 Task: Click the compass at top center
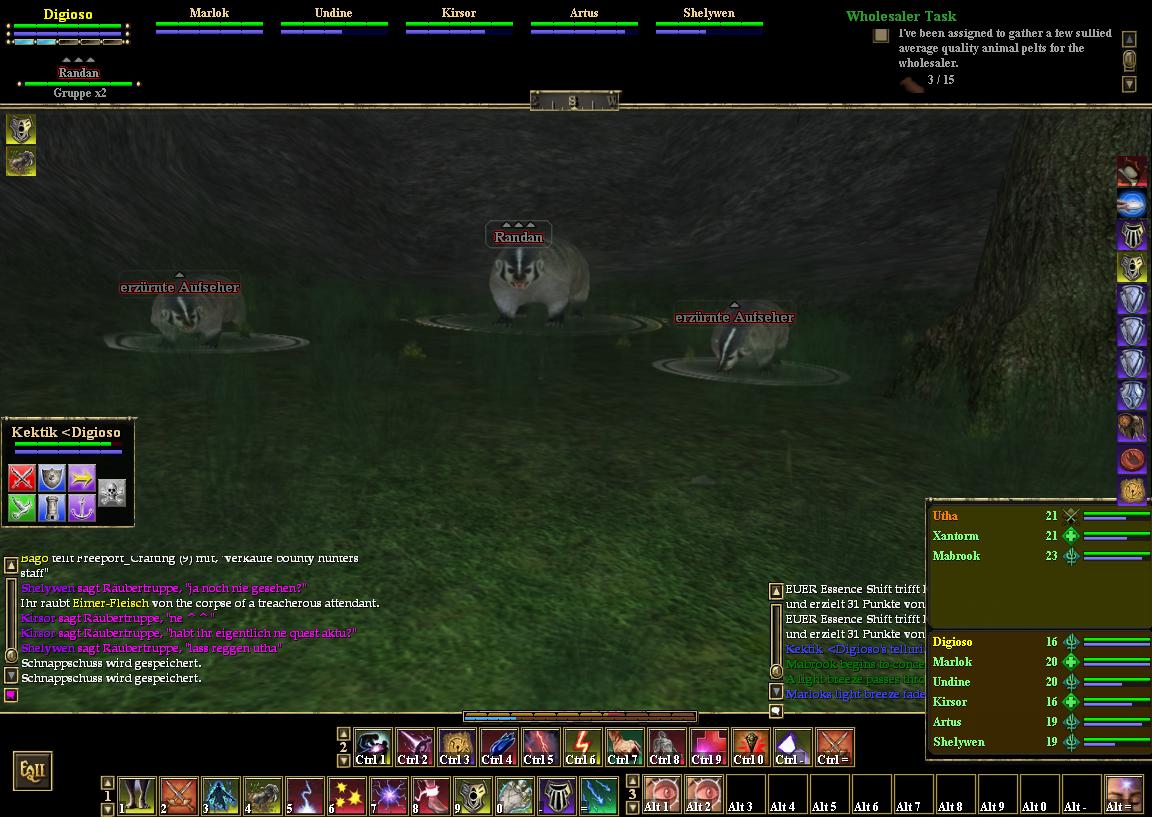[x=574, y=101]
